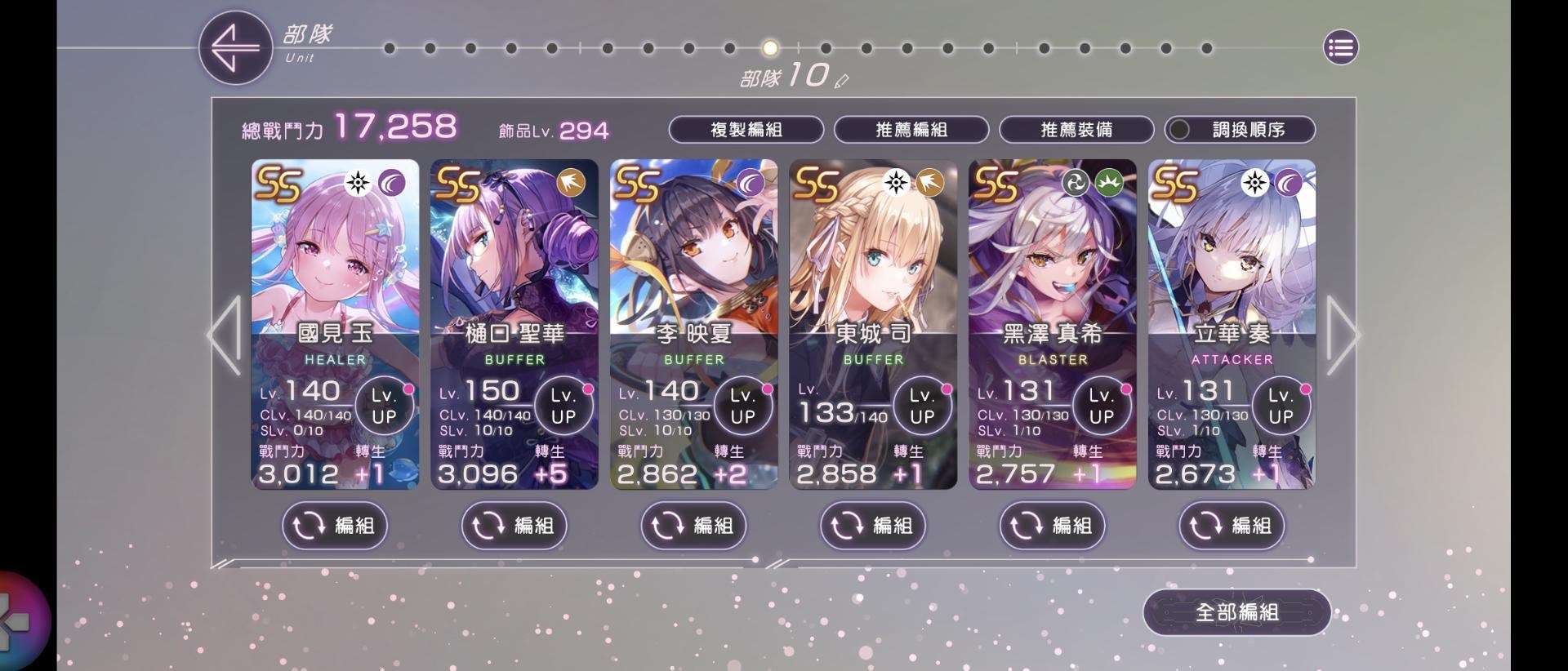The image size is (1568, 671).
Task: Click the sun element icon on 國見玉's card
Action: coord(358,183)
